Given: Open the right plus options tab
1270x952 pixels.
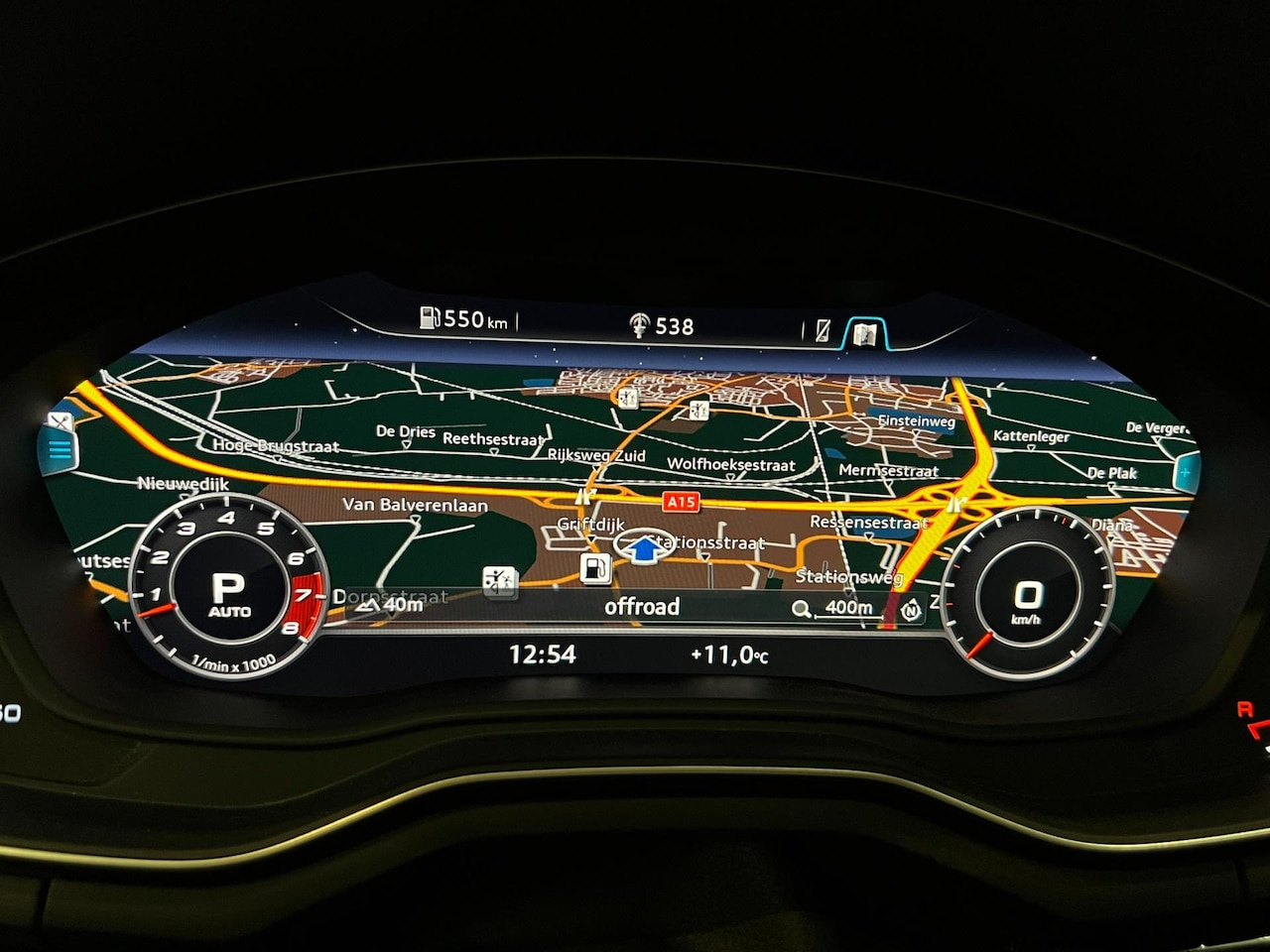Looking at the screenshot, I should click(x=1185, y=473).
